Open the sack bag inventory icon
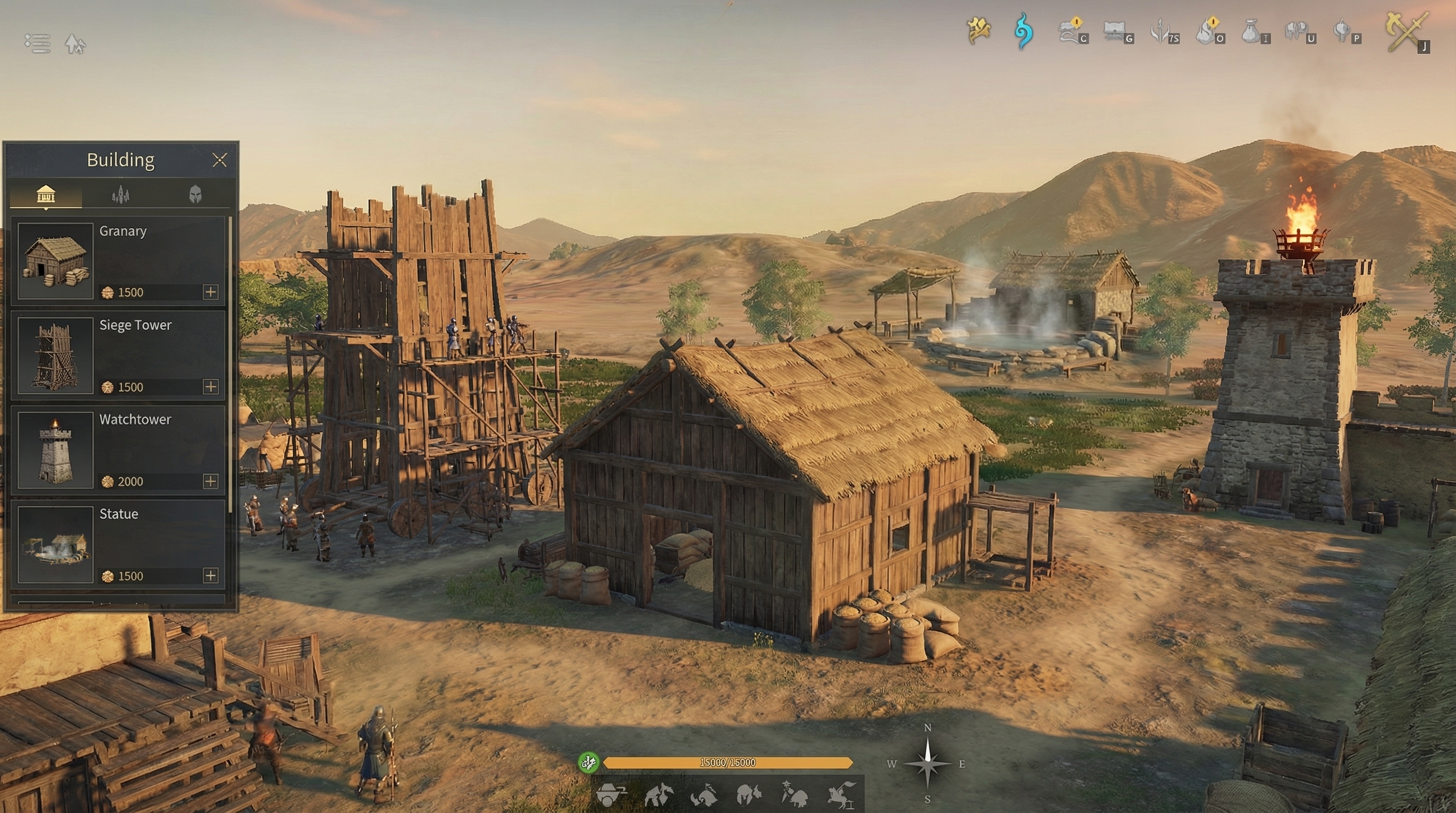 pos(1251,31)
